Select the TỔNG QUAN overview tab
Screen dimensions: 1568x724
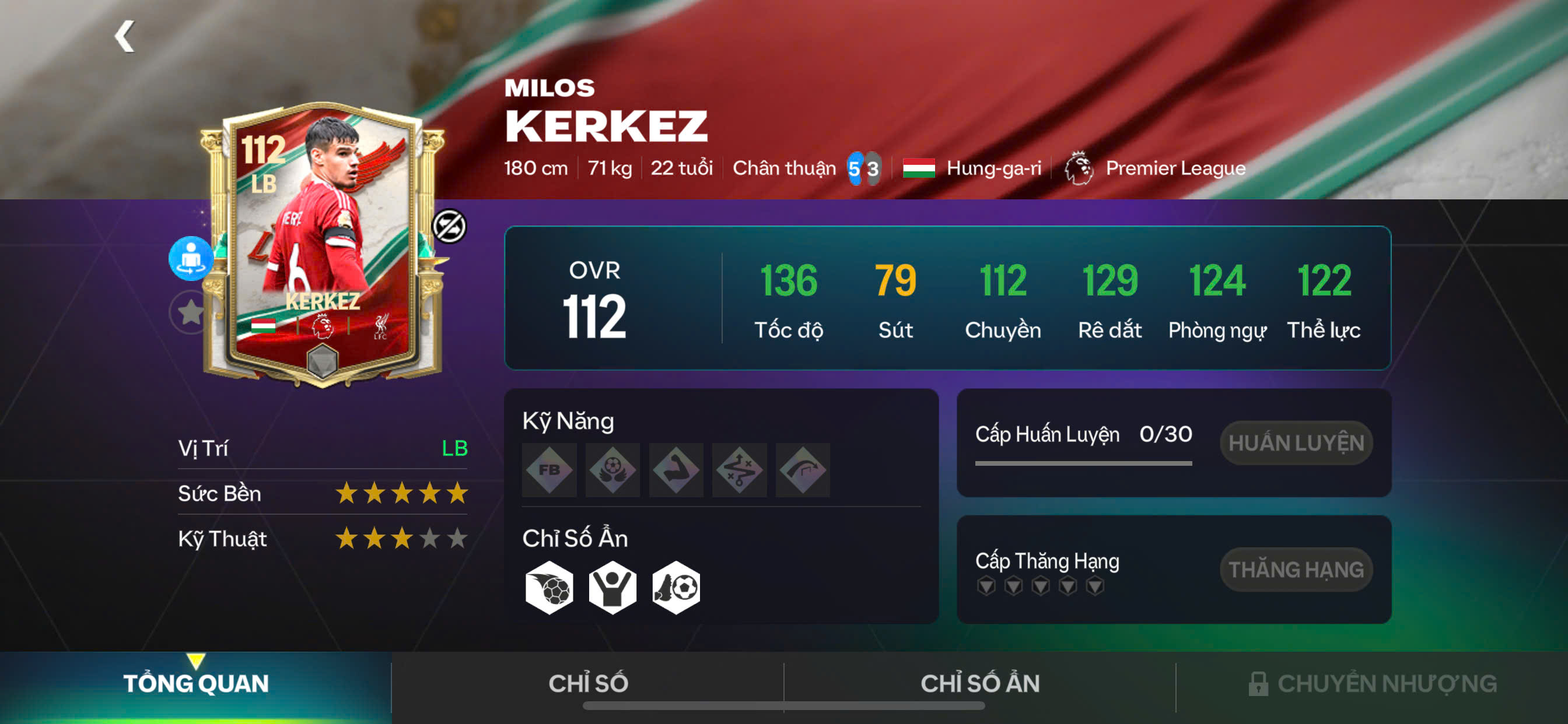196,684
